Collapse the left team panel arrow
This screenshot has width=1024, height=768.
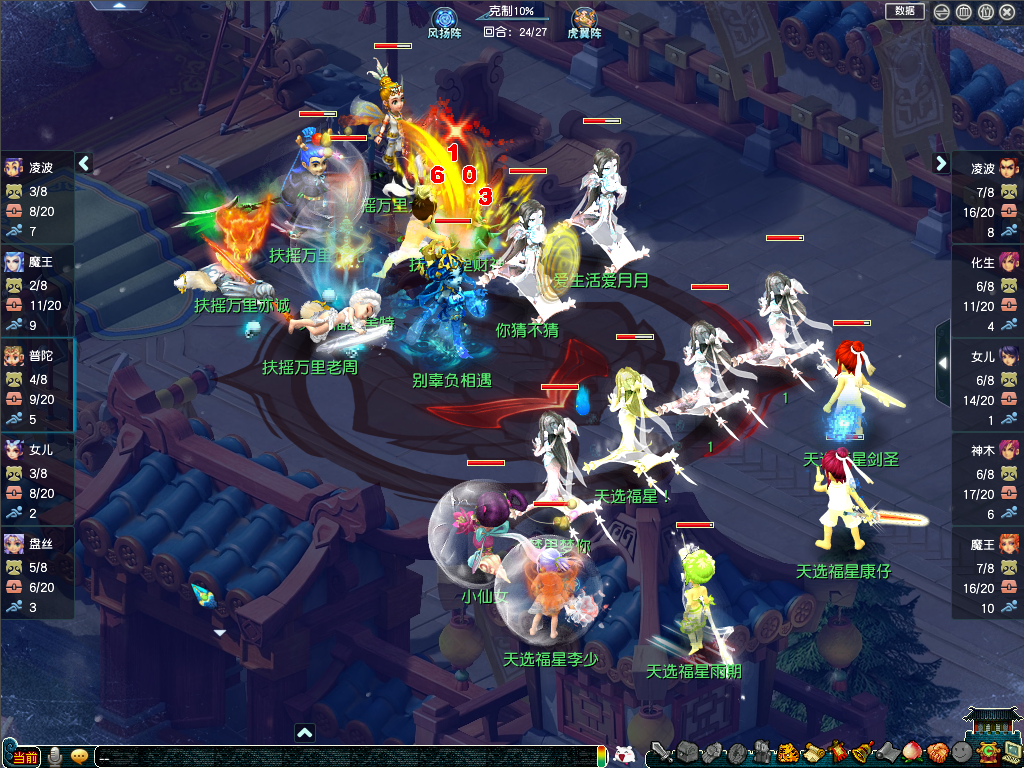click(84, 163)
